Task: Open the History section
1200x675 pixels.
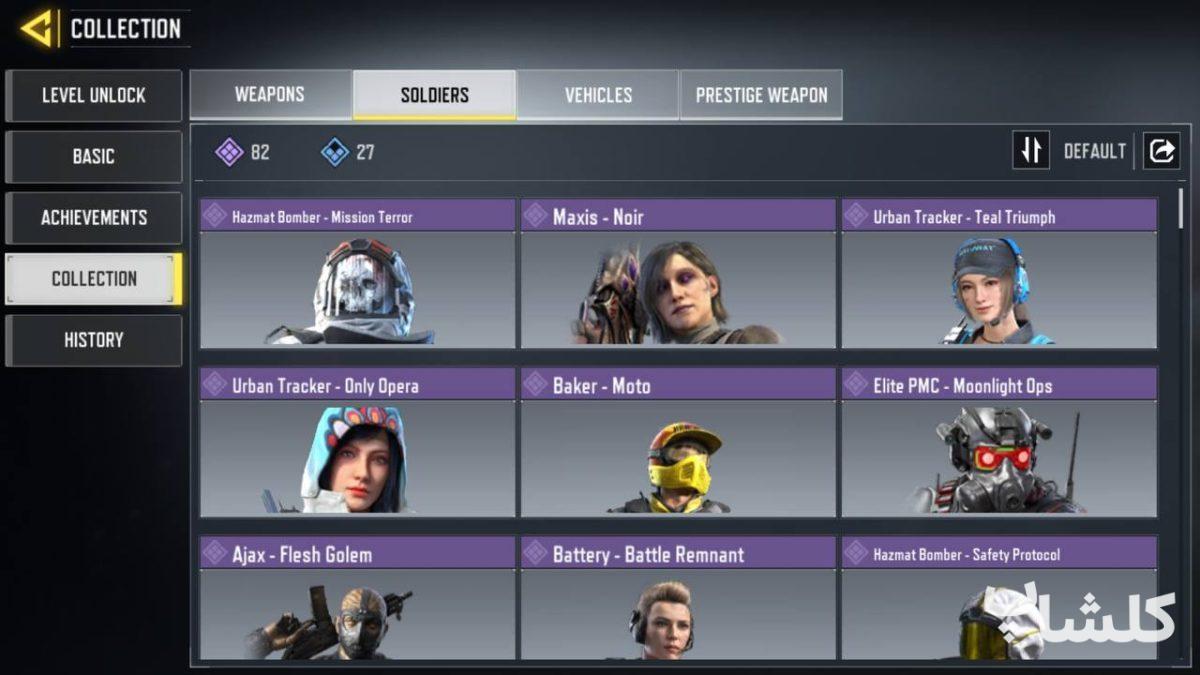Action: click(93, 340)
